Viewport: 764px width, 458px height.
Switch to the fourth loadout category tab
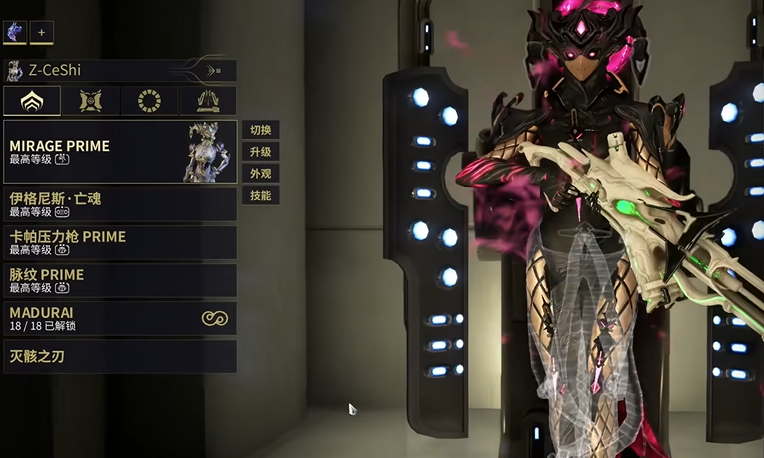[207, 101]
